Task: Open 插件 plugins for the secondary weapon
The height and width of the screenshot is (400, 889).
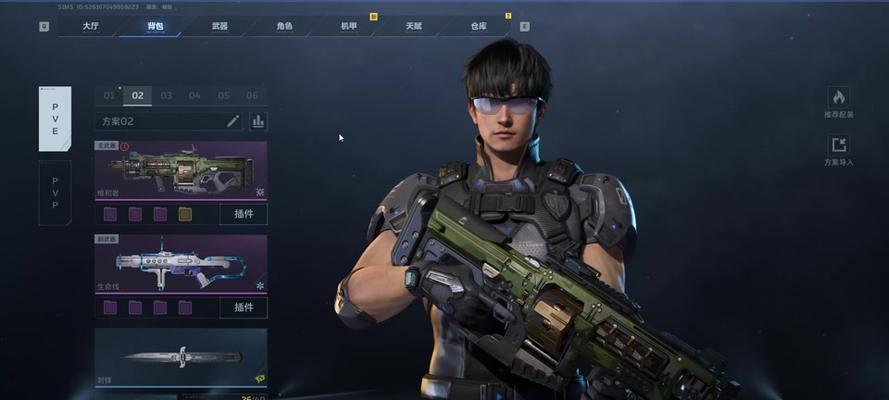Action: [243, 307]
